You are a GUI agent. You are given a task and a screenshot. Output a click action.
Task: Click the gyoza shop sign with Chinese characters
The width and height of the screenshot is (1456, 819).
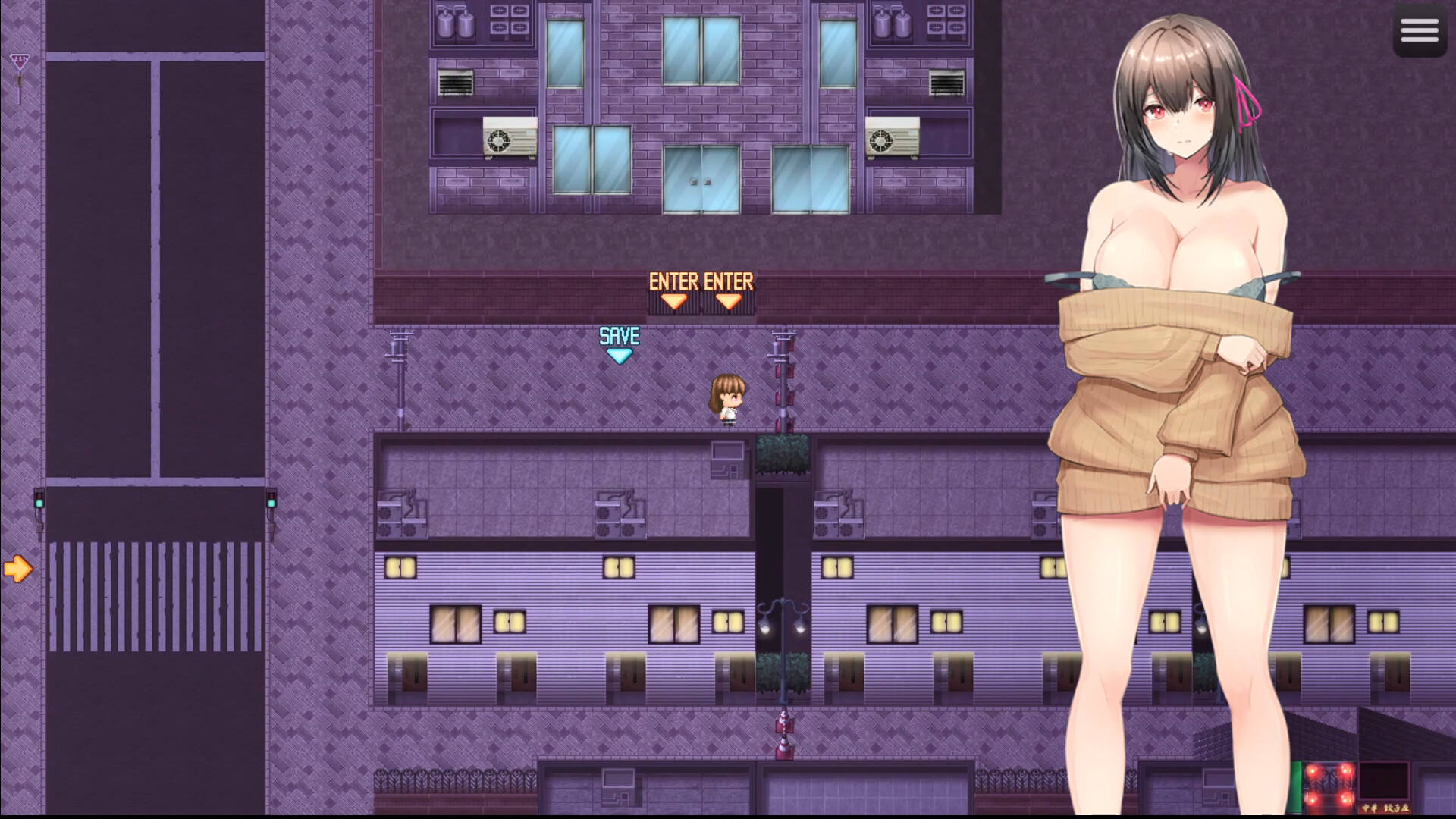click(x=1385, y=806)
